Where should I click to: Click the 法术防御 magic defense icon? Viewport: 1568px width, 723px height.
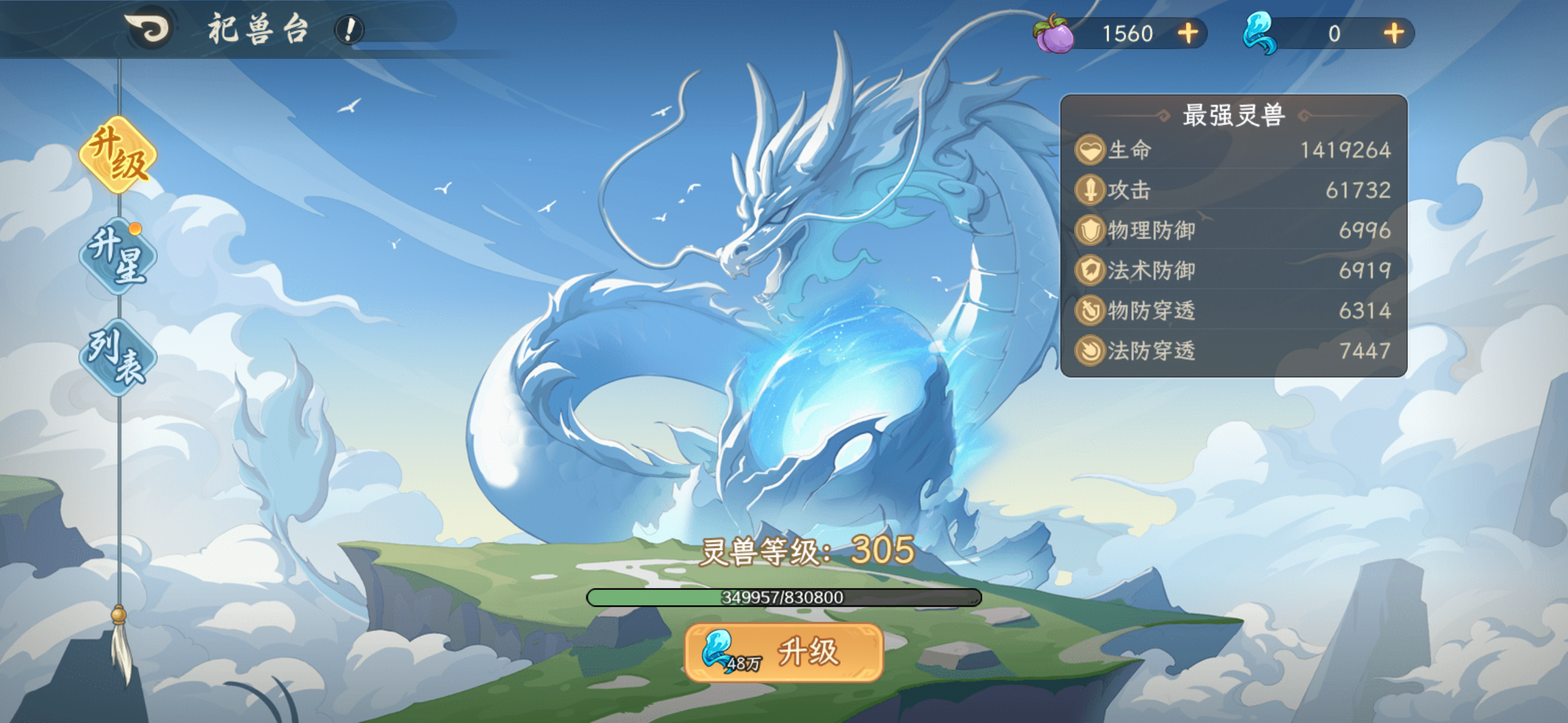(1090, 270)
